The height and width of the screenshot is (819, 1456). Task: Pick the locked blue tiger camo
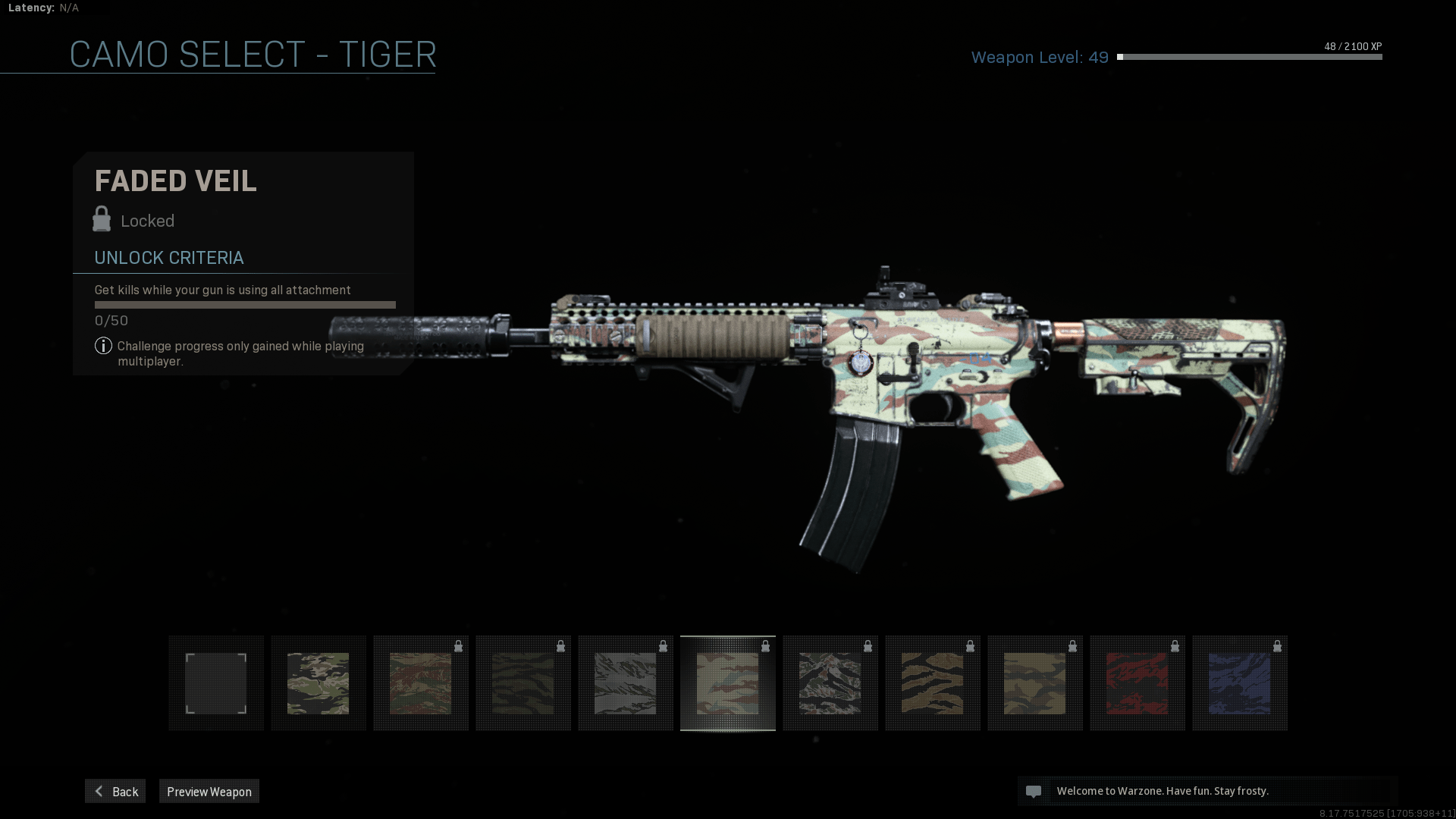coord(1240,683)
